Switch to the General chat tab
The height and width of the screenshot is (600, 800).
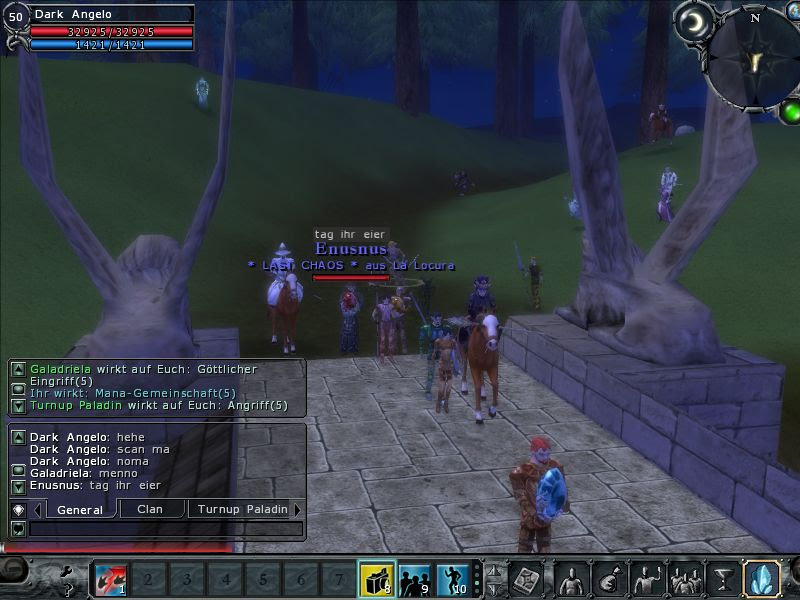[80, 509]
